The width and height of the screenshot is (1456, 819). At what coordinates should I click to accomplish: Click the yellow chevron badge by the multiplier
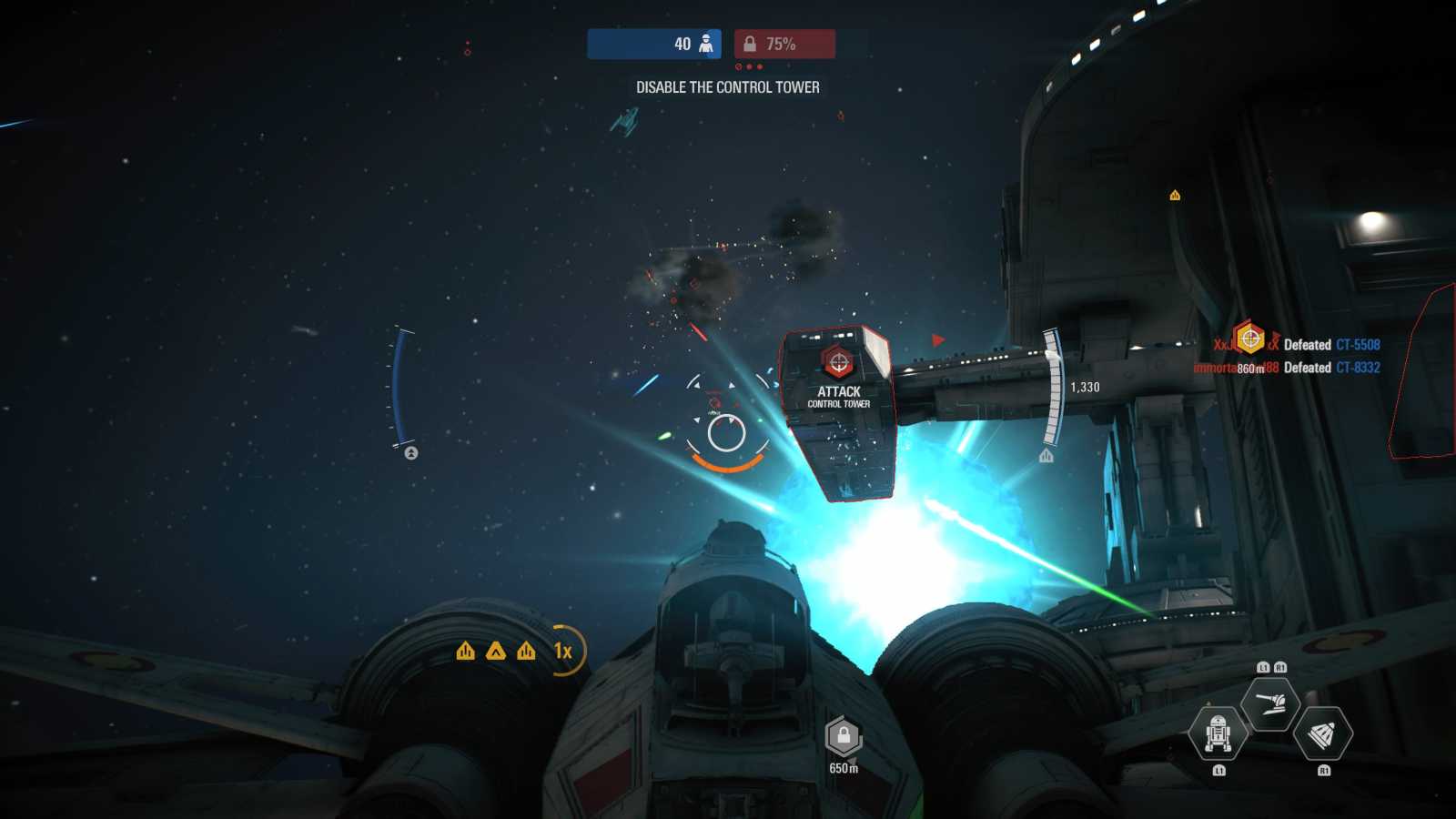[495, 651]
